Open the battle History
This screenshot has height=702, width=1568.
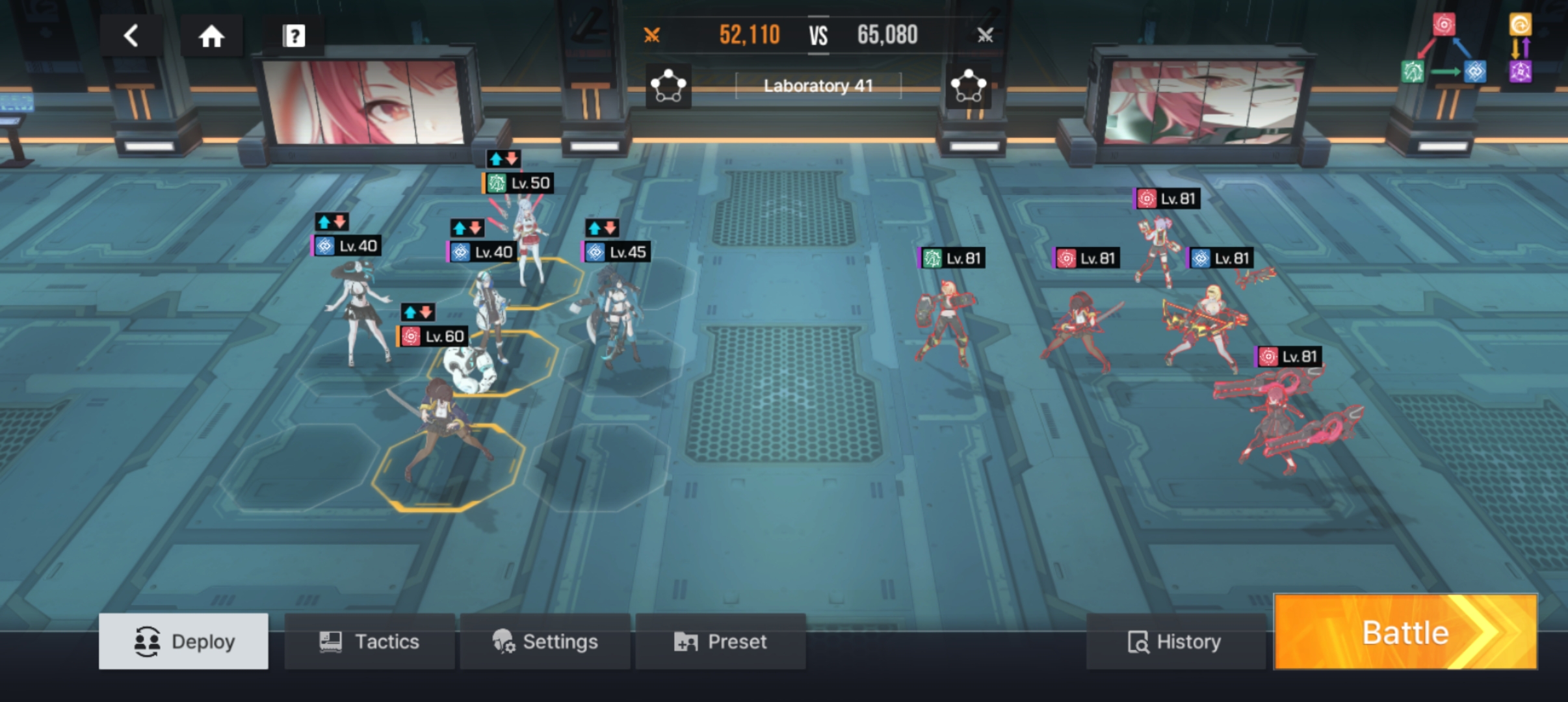(x=1175, y=642)
